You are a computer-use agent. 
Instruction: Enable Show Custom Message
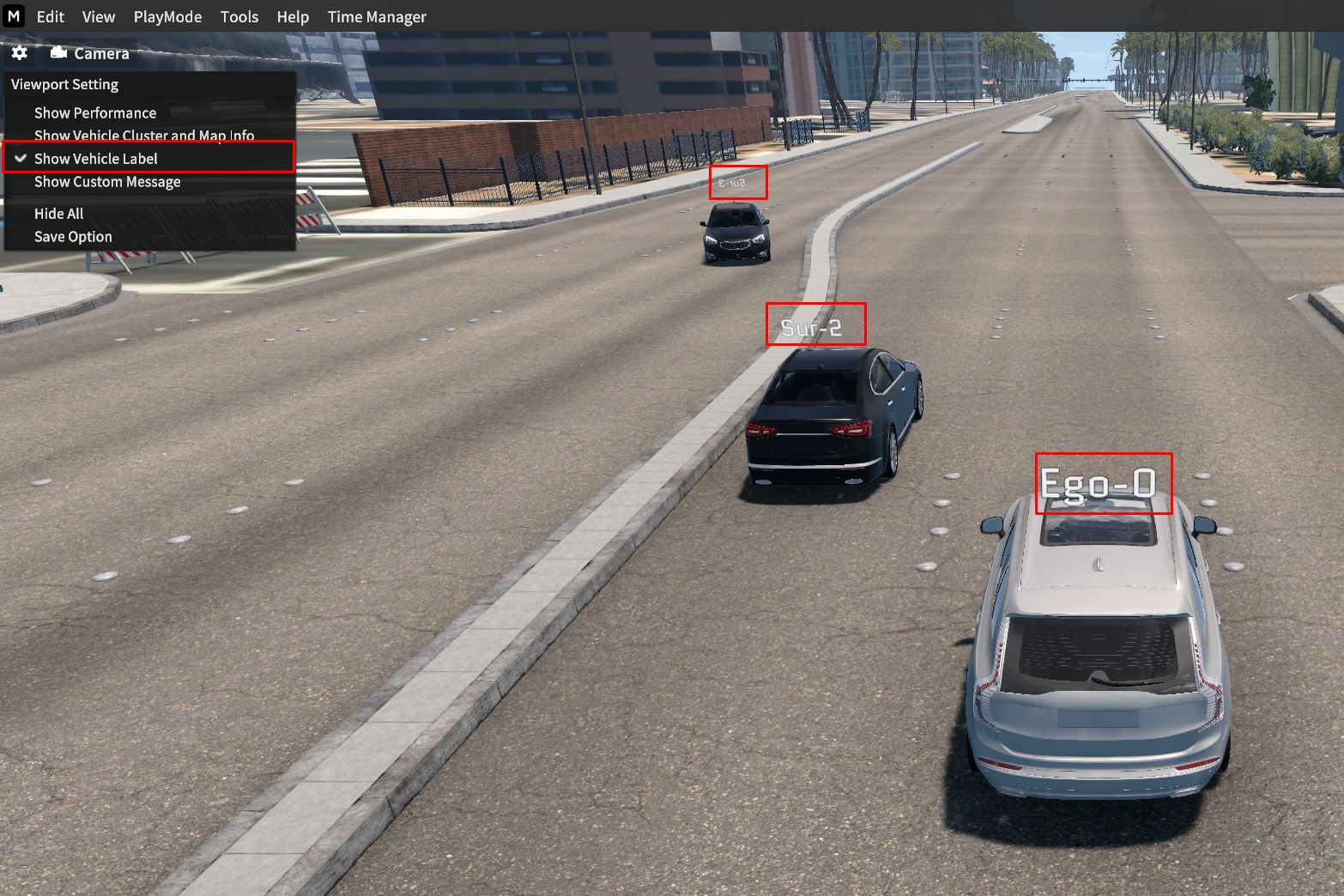(107, 182)
